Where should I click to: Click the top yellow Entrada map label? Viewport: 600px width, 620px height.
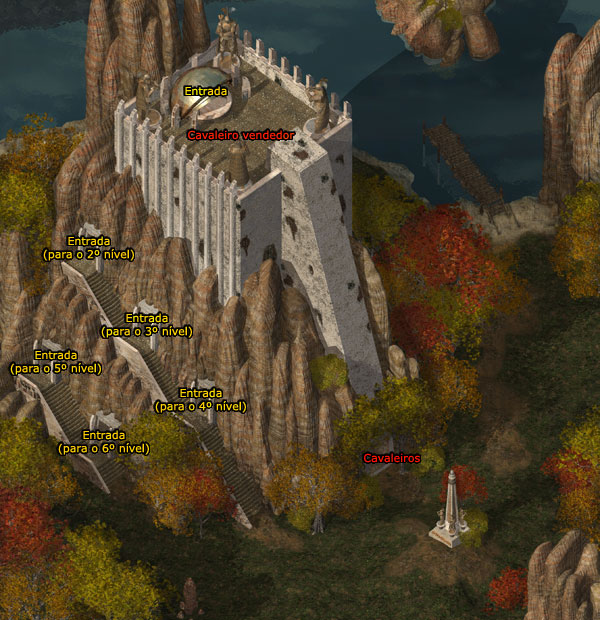point(205,91)
